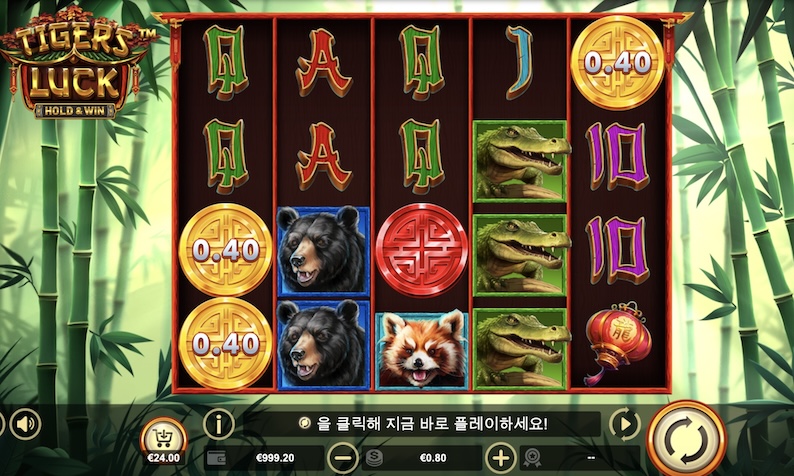
Task: Start autoplay with the small play arrow
Action: click(623, 423)
